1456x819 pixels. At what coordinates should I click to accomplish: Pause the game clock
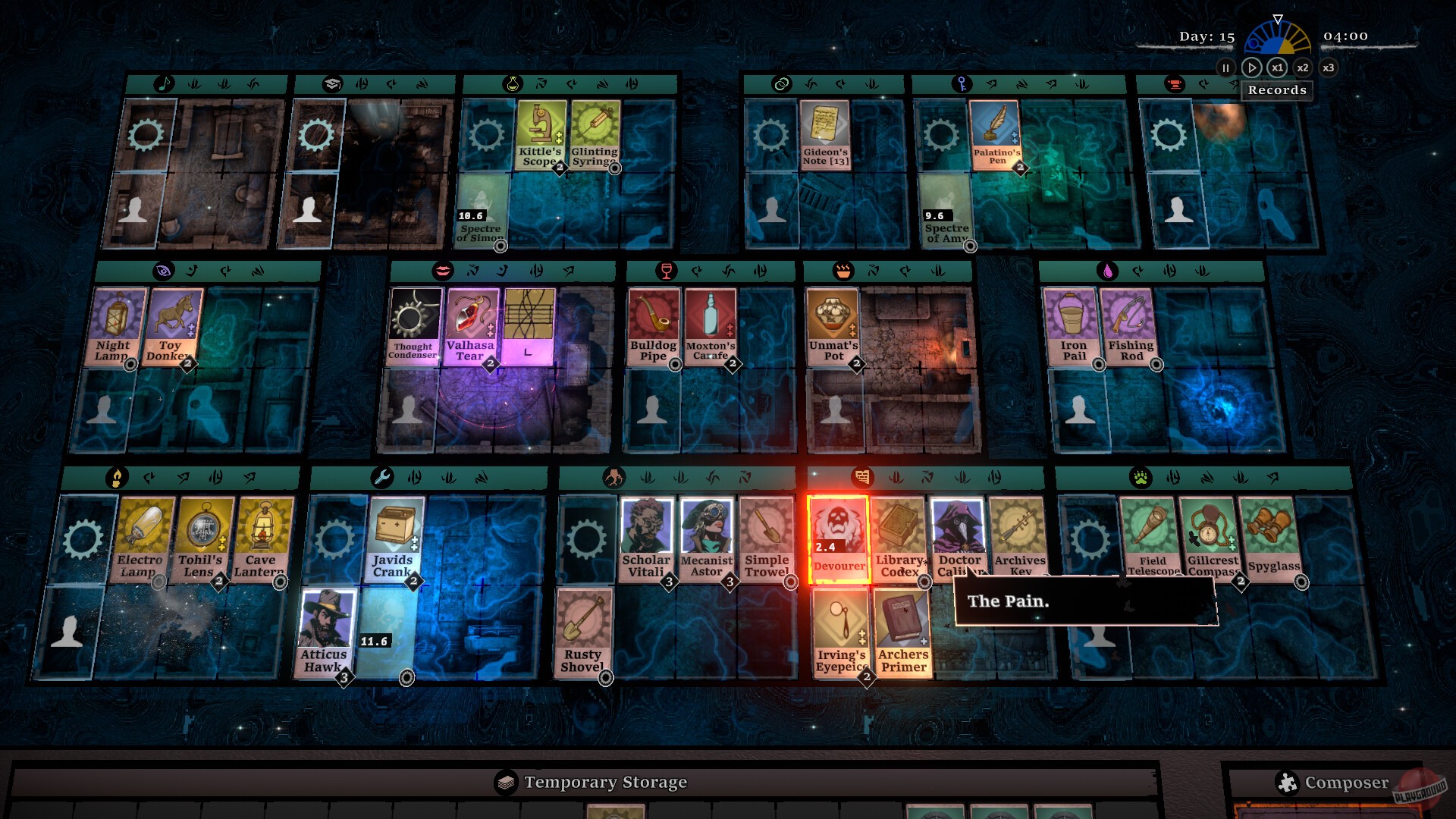(x=1226, y=67)
